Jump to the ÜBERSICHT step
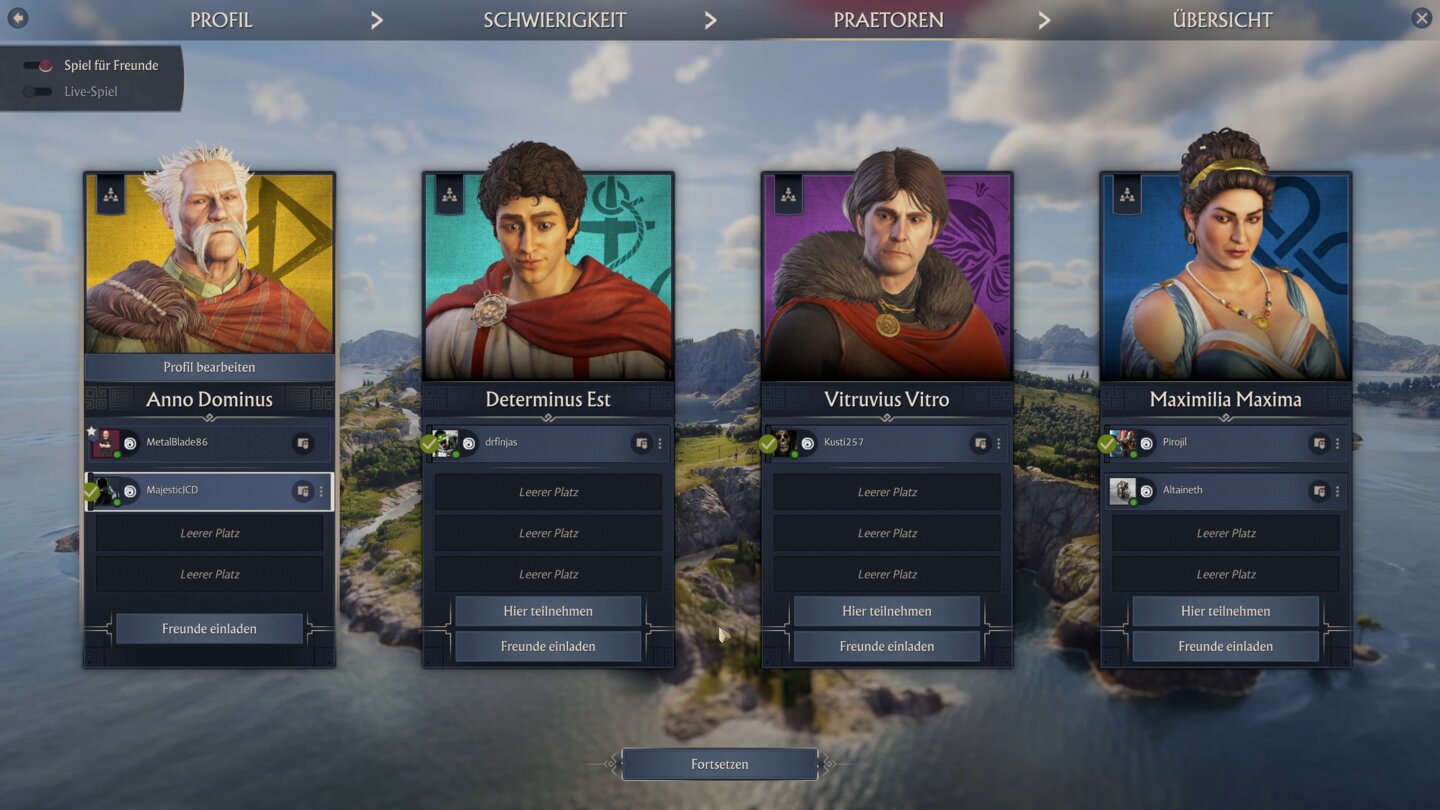The image size is (1440, 810). (x=1222, y=20)
